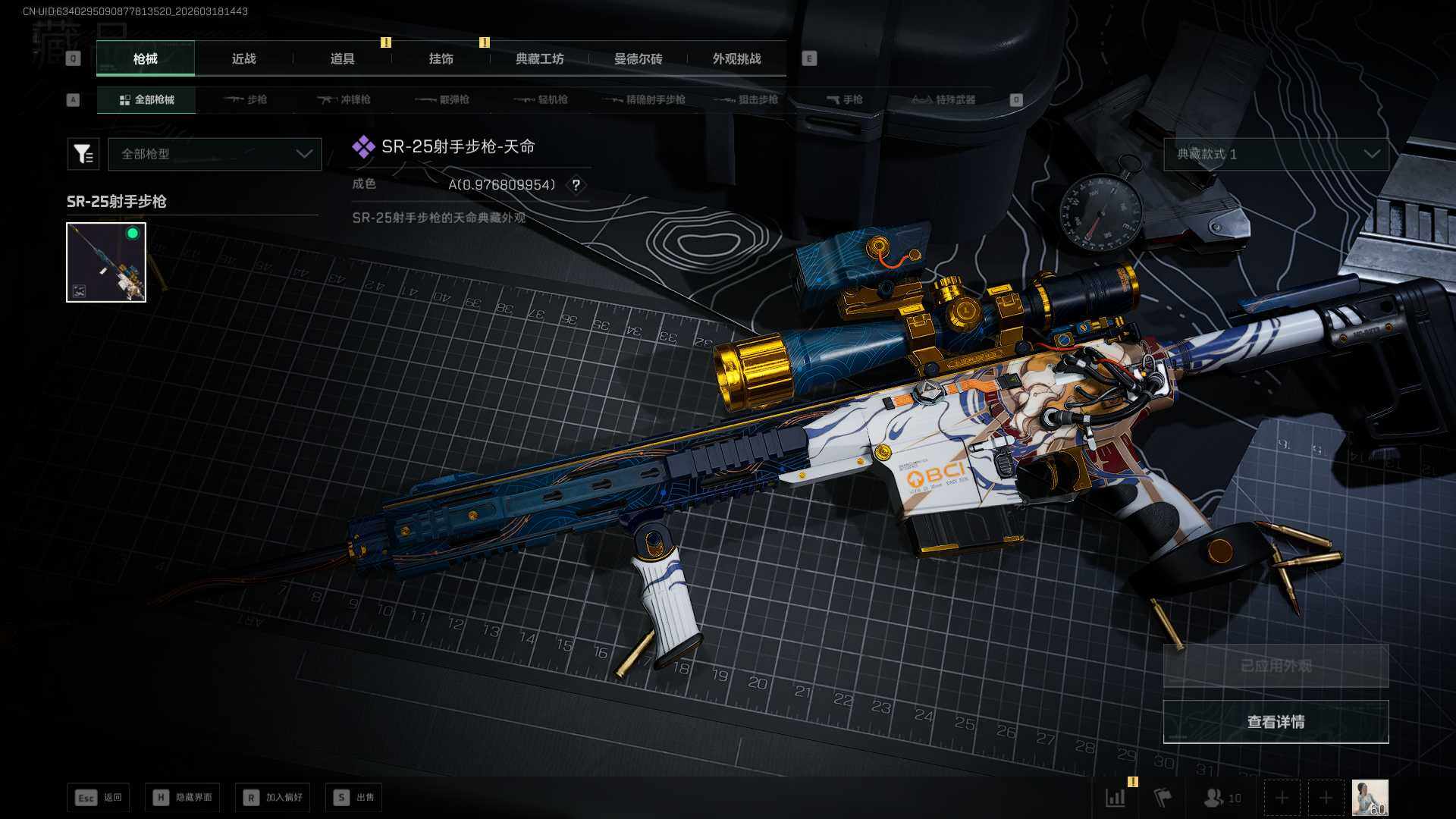Viewport: 1456px width, 819px height.
Task: Click the question mark beside 成色 value
Action: click(576, 185)
